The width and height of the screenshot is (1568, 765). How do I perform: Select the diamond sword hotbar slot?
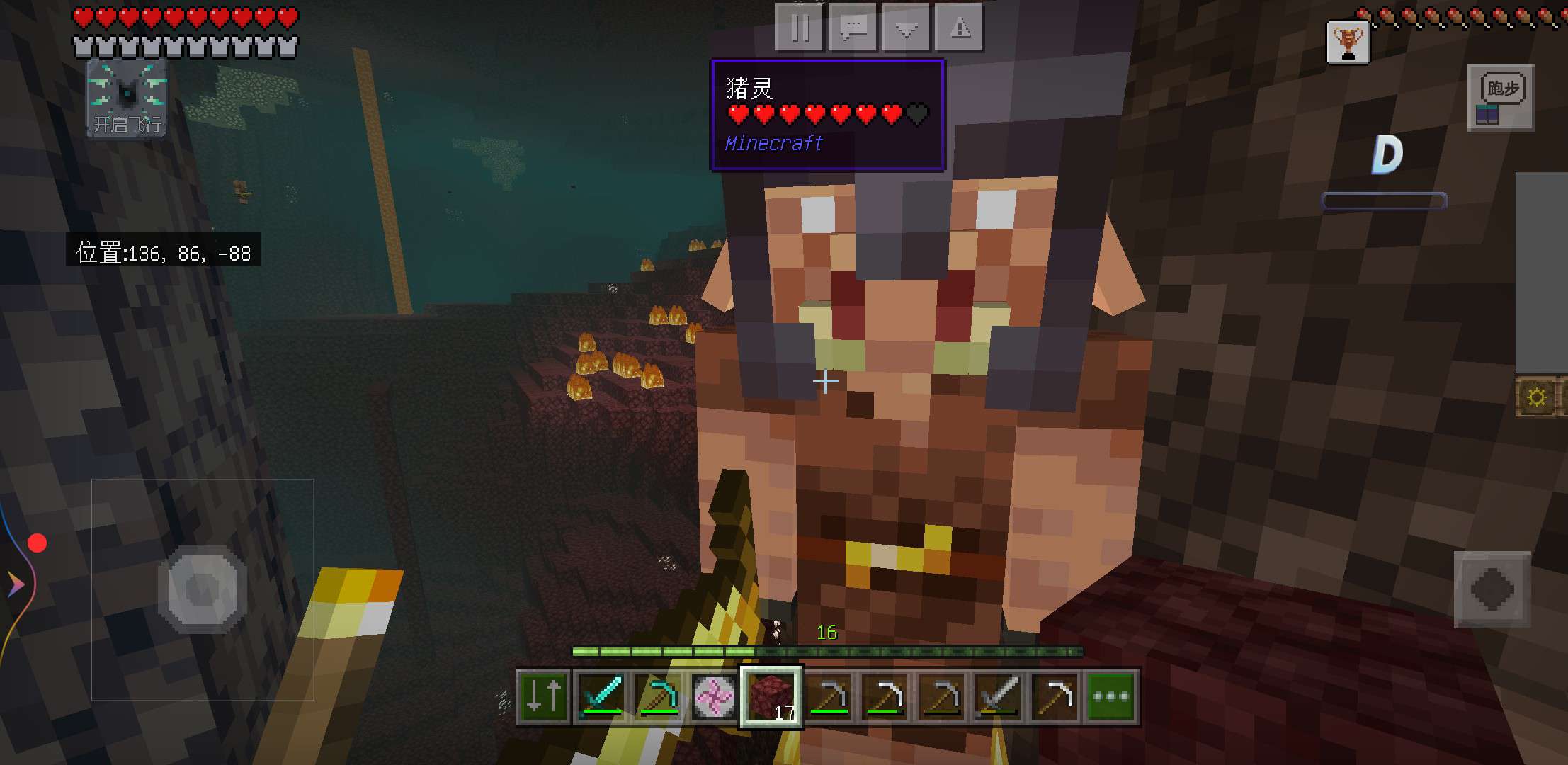point(601,697)
